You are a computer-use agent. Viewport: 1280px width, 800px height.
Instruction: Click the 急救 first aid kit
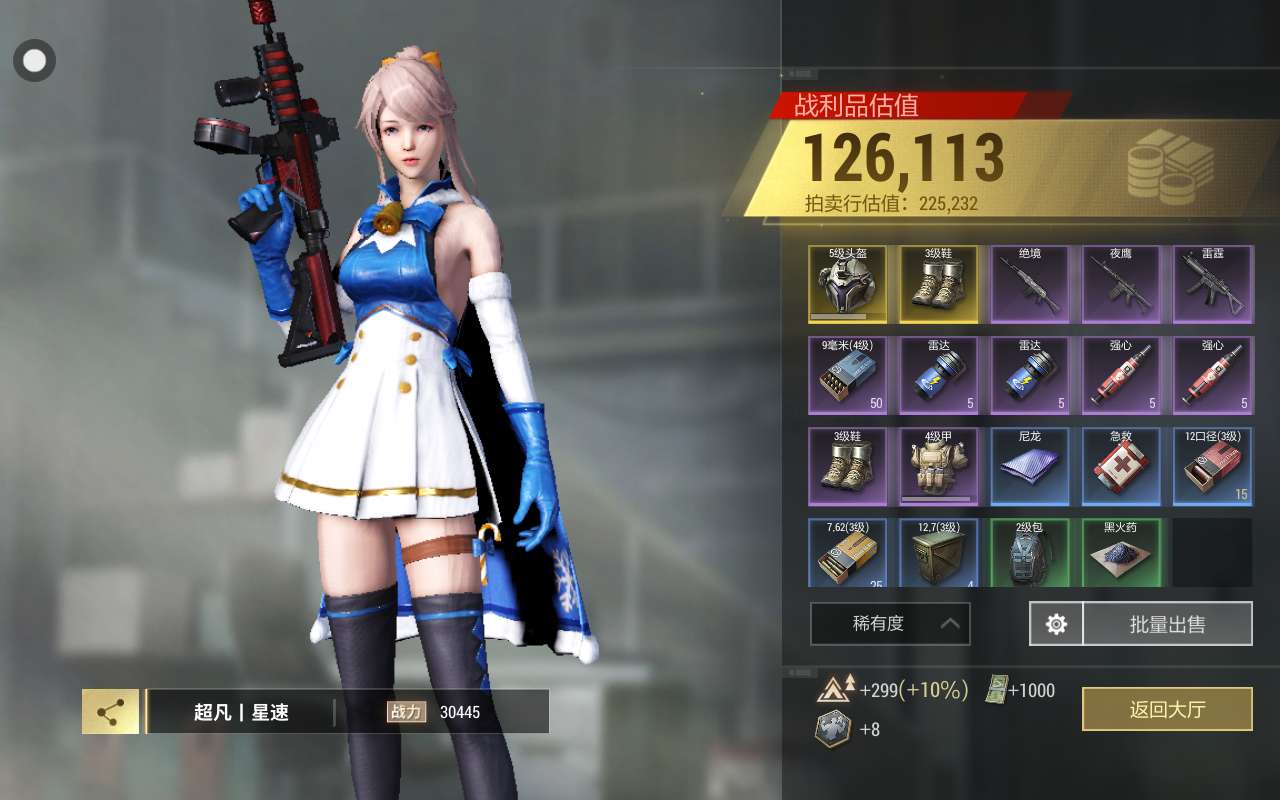(x=1121, y=467)
